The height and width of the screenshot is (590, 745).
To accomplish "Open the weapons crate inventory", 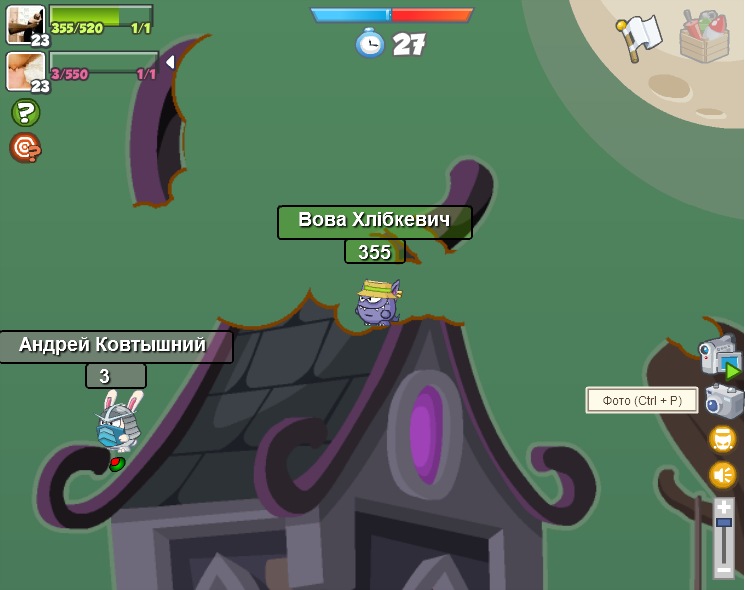I will pyautogui.click(x=704, y=36).
